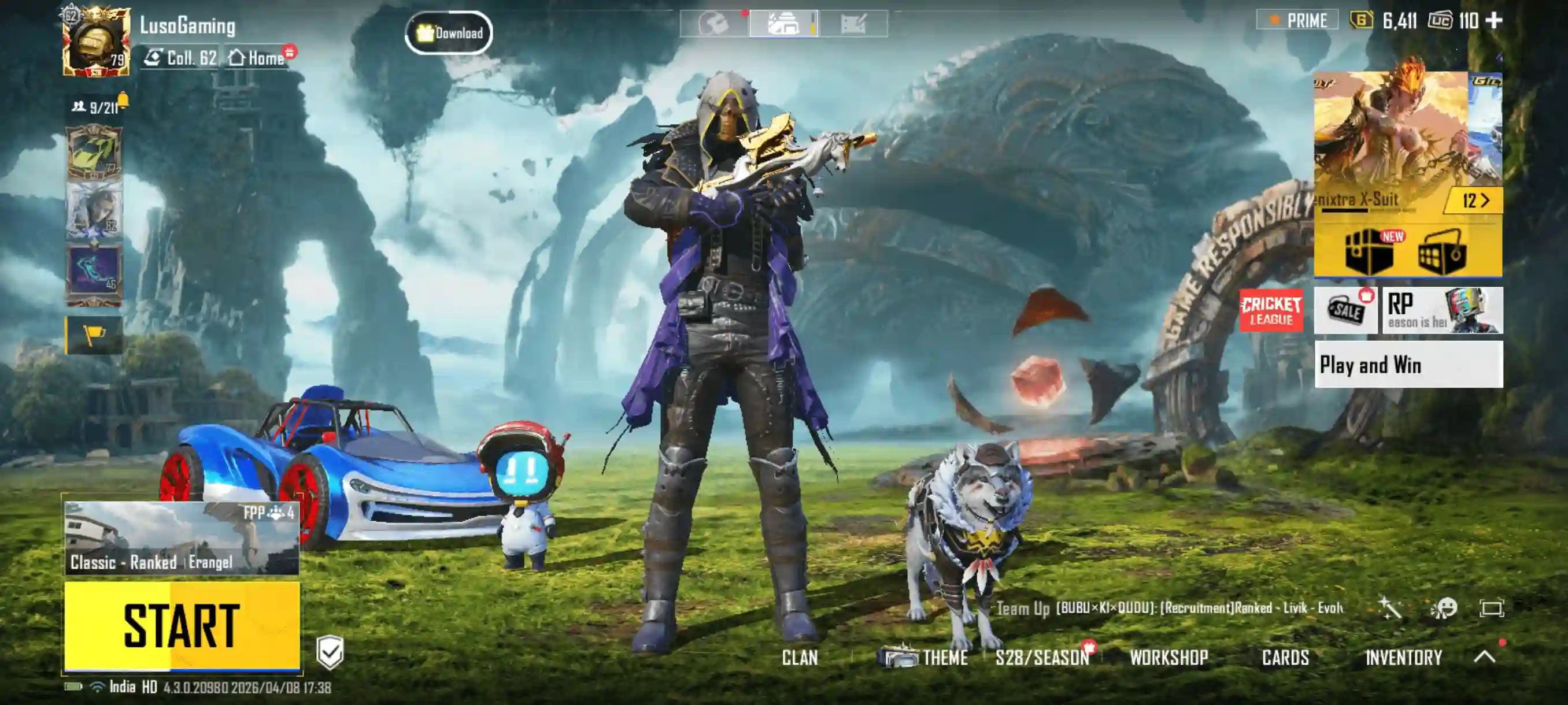
Task: Open the S28/SEASON menu
Action: (1041, 658)
